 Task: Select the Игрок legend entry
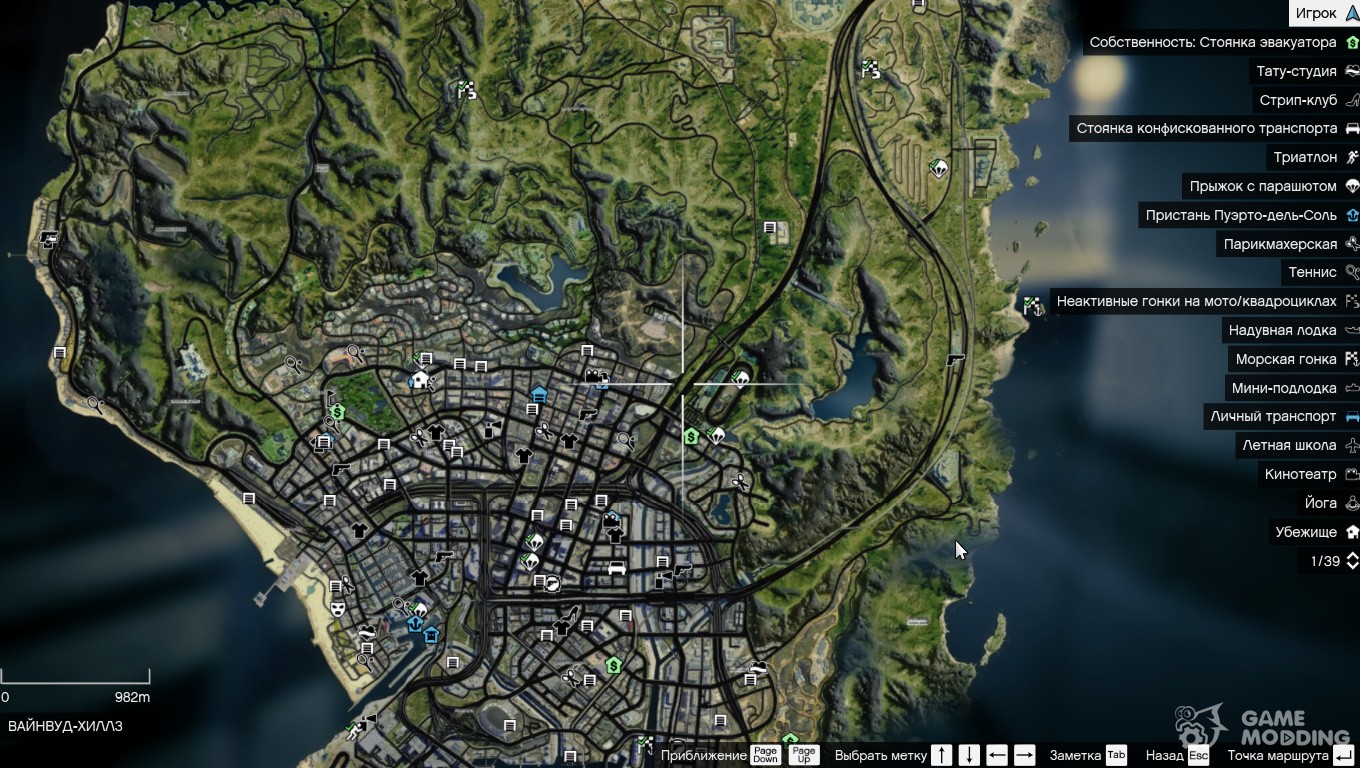pos(1316,13)
